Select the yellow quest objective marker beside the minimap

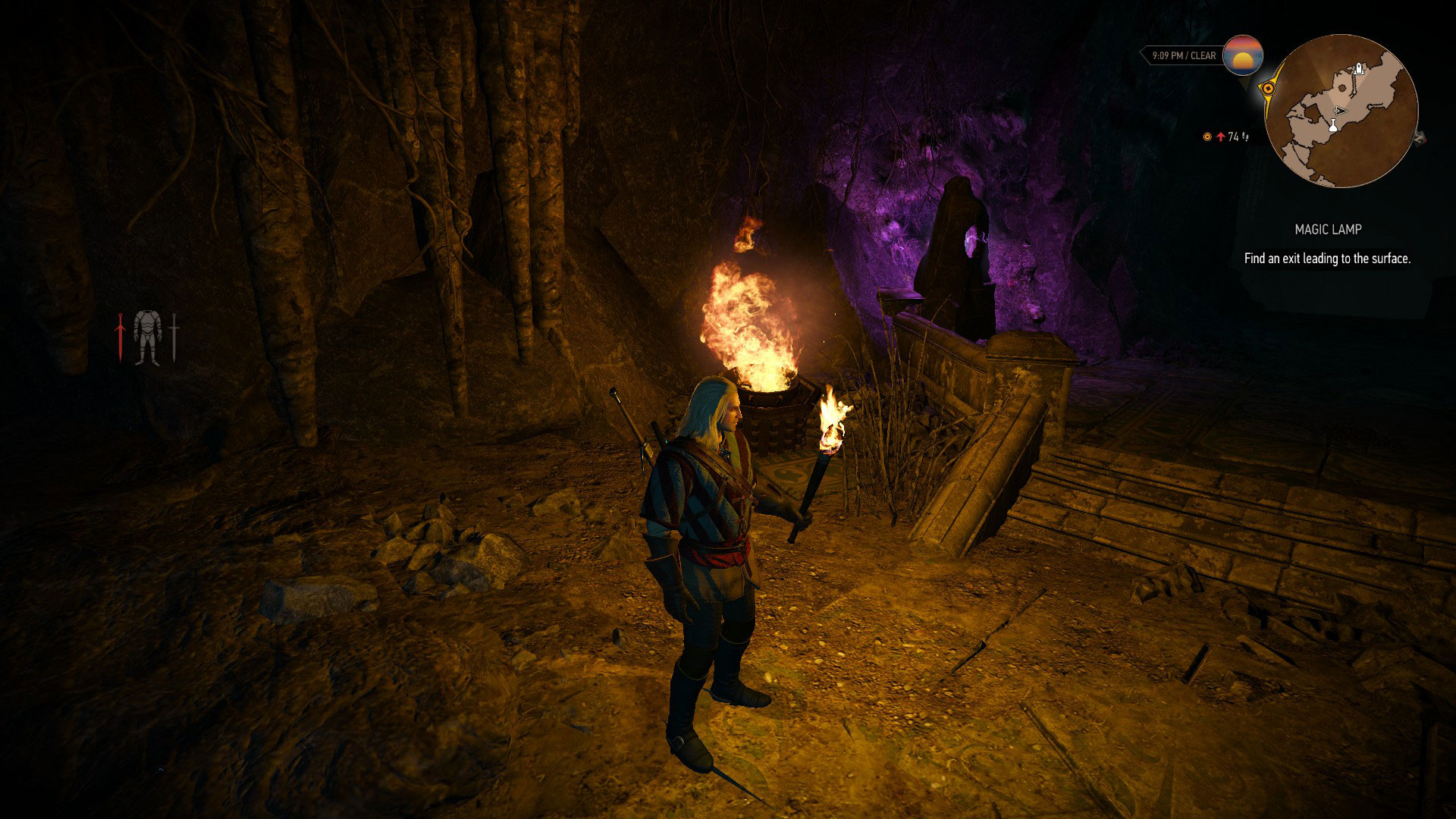[1269, 88]
